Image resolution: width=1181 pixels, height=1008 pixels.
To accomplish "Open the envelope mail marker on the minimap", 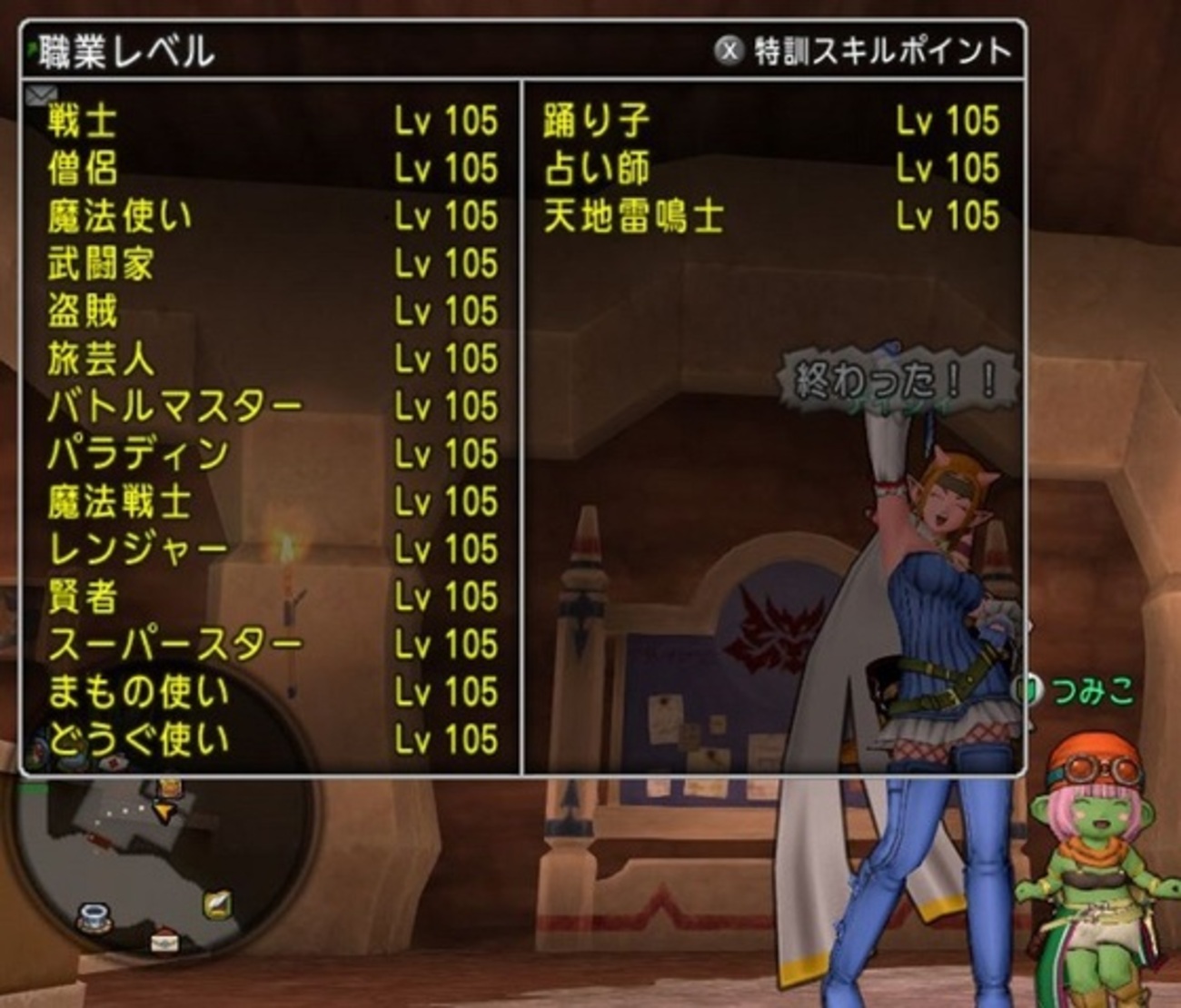I will (164, 943).
